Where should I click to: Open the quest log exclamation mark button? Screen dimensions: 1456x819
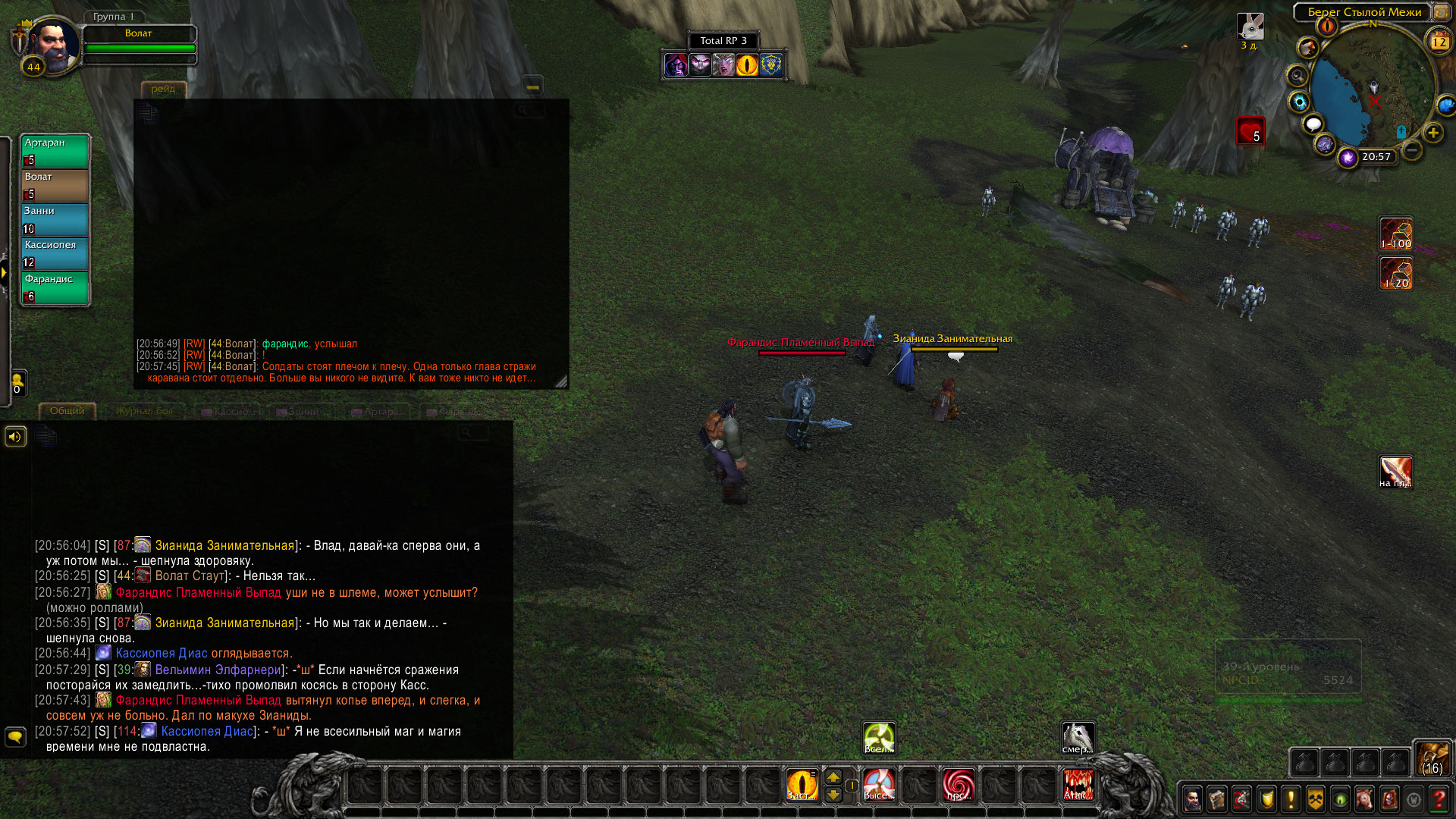click(1291, 799)
